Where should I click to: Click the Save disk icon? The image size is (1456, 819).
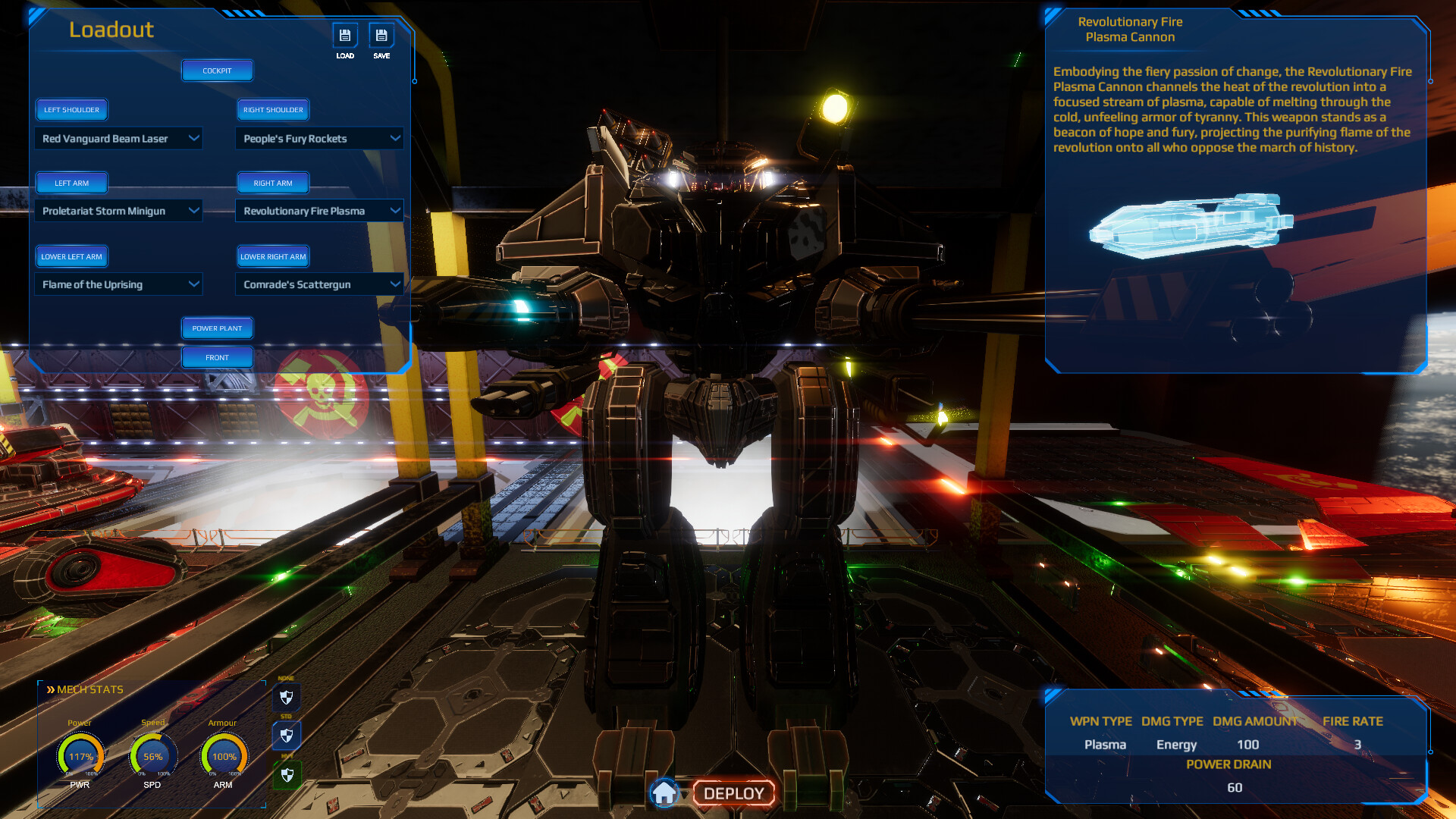pyautogui.click(x=381, y=35)
